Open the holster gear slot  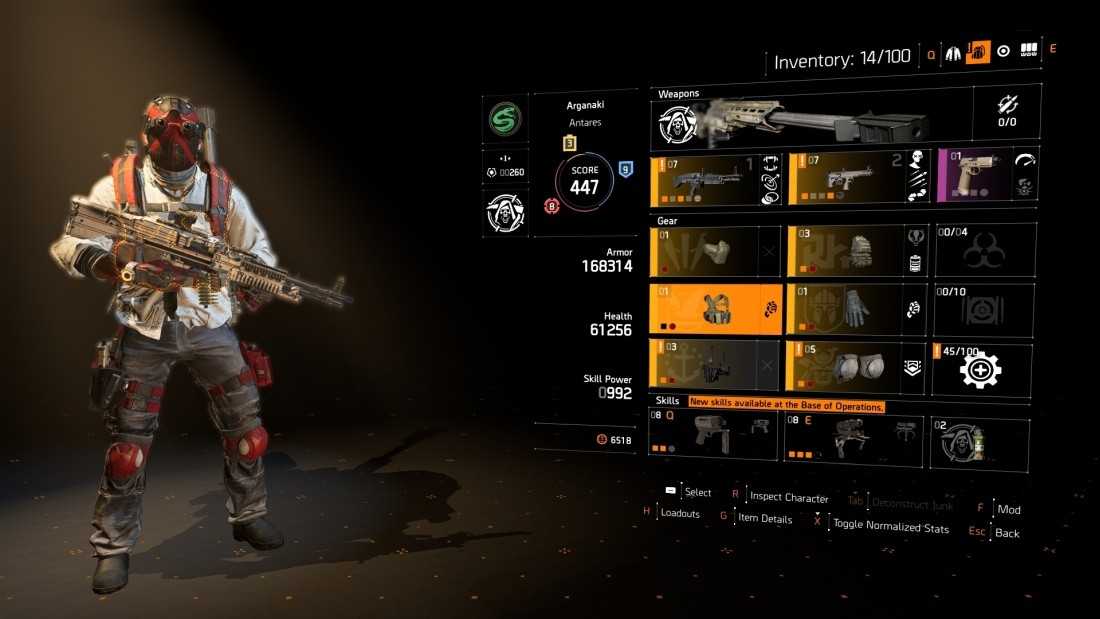click(x=714, y=365)
